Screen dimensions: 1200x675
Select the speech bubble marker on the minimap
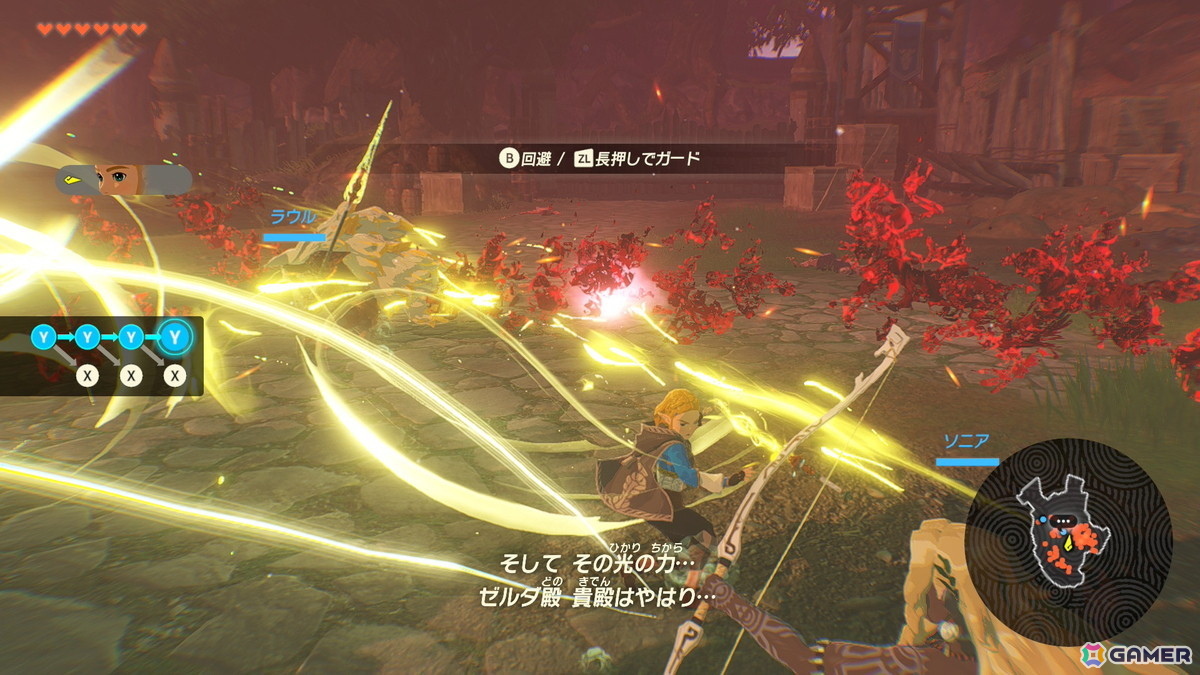[x=1063, y=521]
